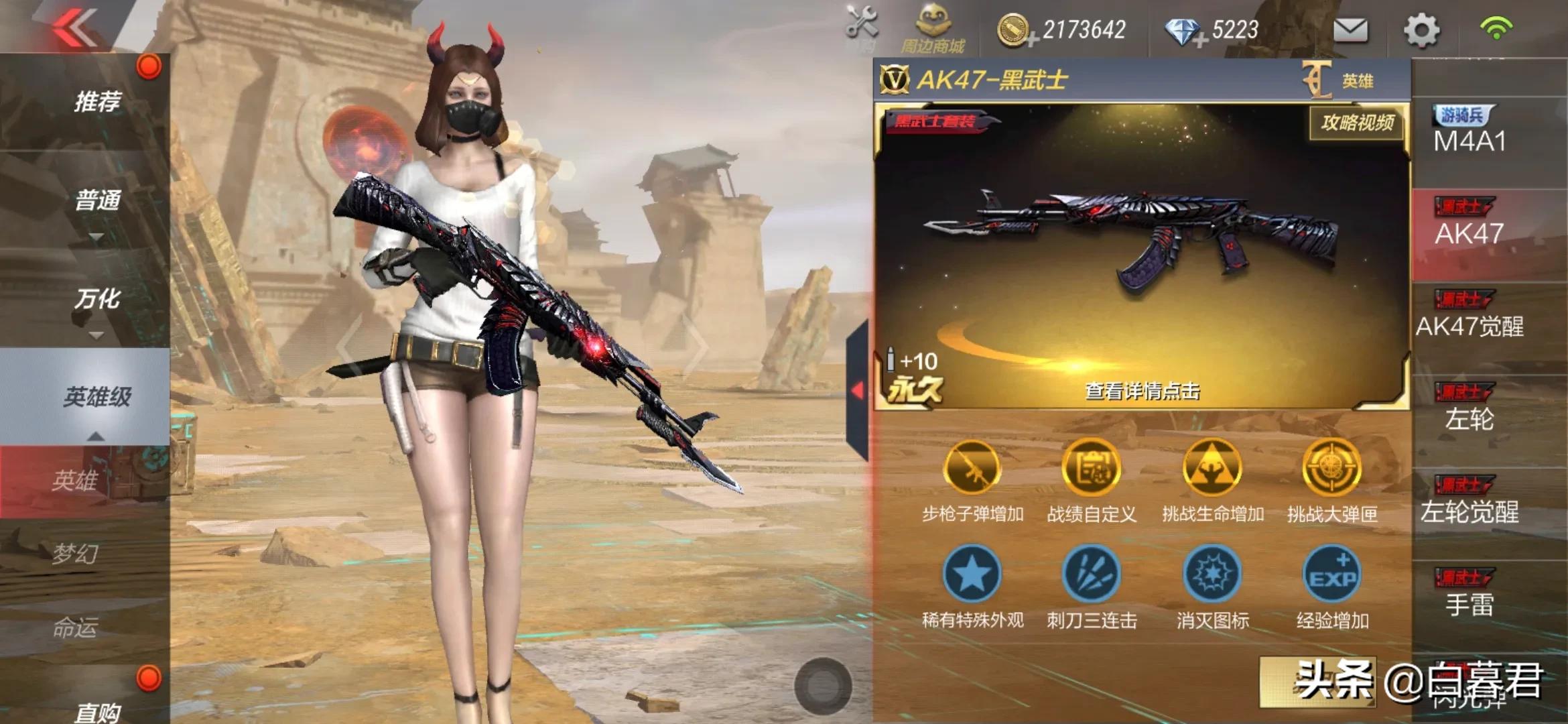The width and height of the screenshot is (1568, 724).
Task: Choose the AK47觉醒 weapon entry
Action: pos(1469,316)
